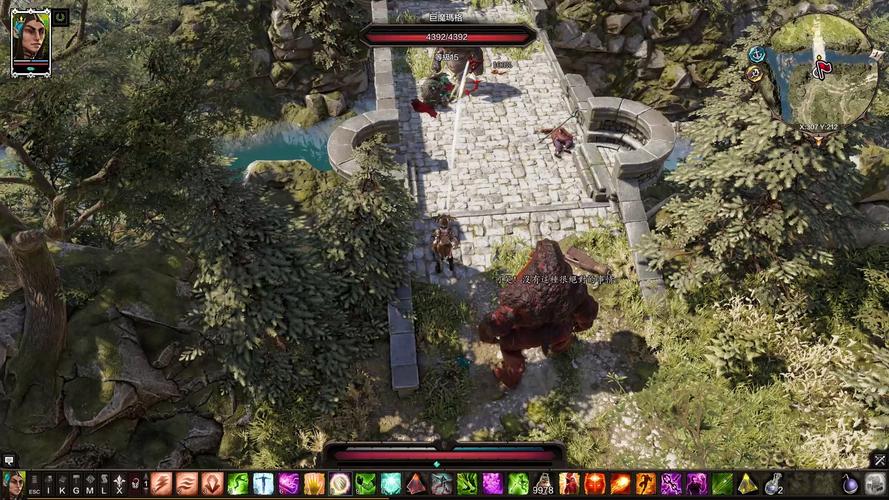Use the item stack showing 9978
This screenshot has width=889, height=500.
543,484
